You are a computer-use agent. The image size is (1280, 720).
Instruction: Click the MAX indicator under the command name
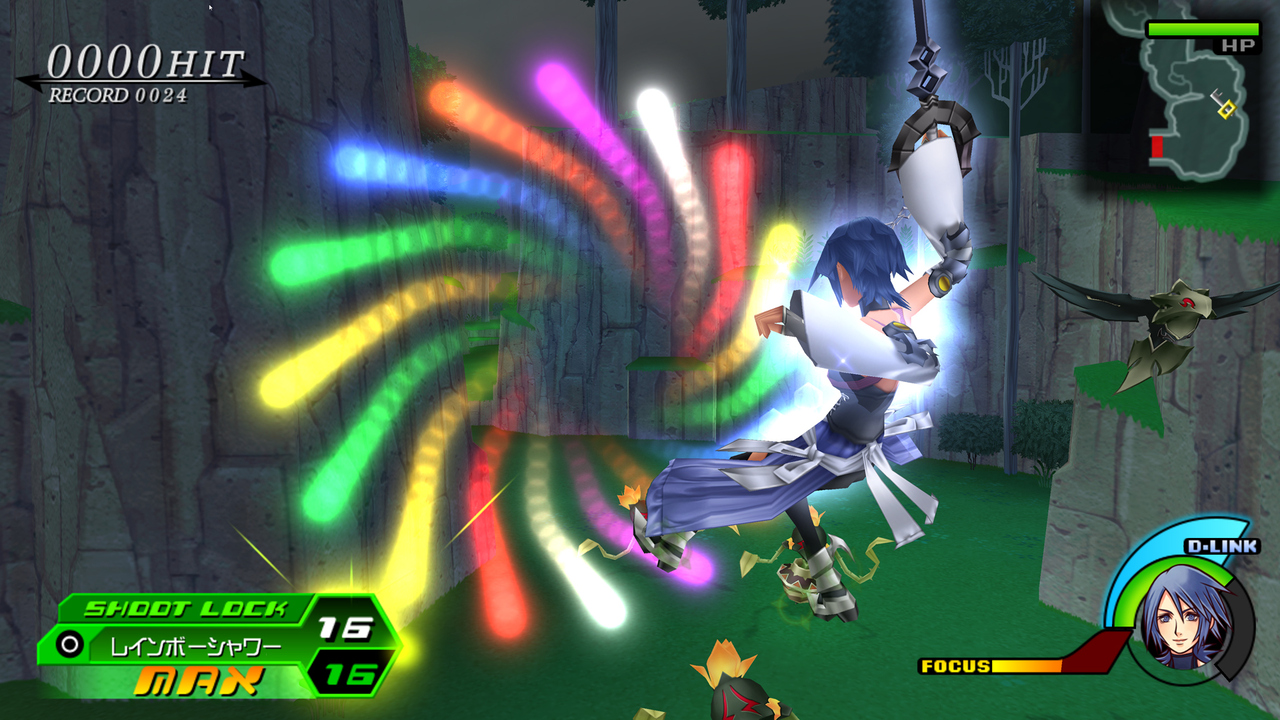[200, 679]
